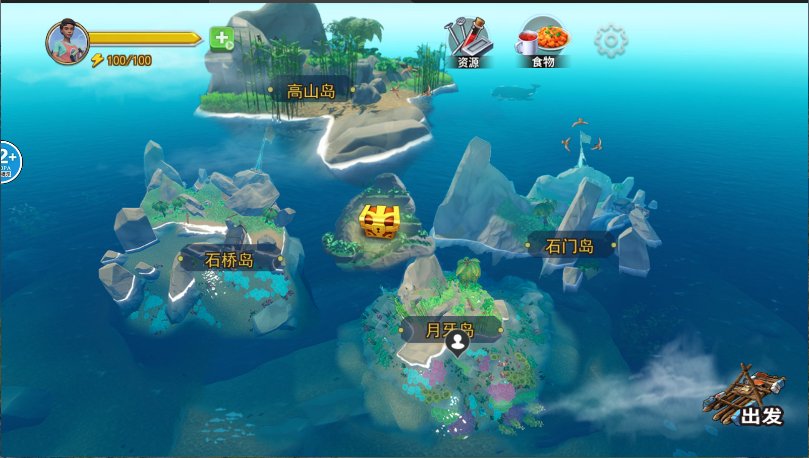Add energy with the green plus button
The height and width of the screenshot is (458, 809).
click(221, 39)
